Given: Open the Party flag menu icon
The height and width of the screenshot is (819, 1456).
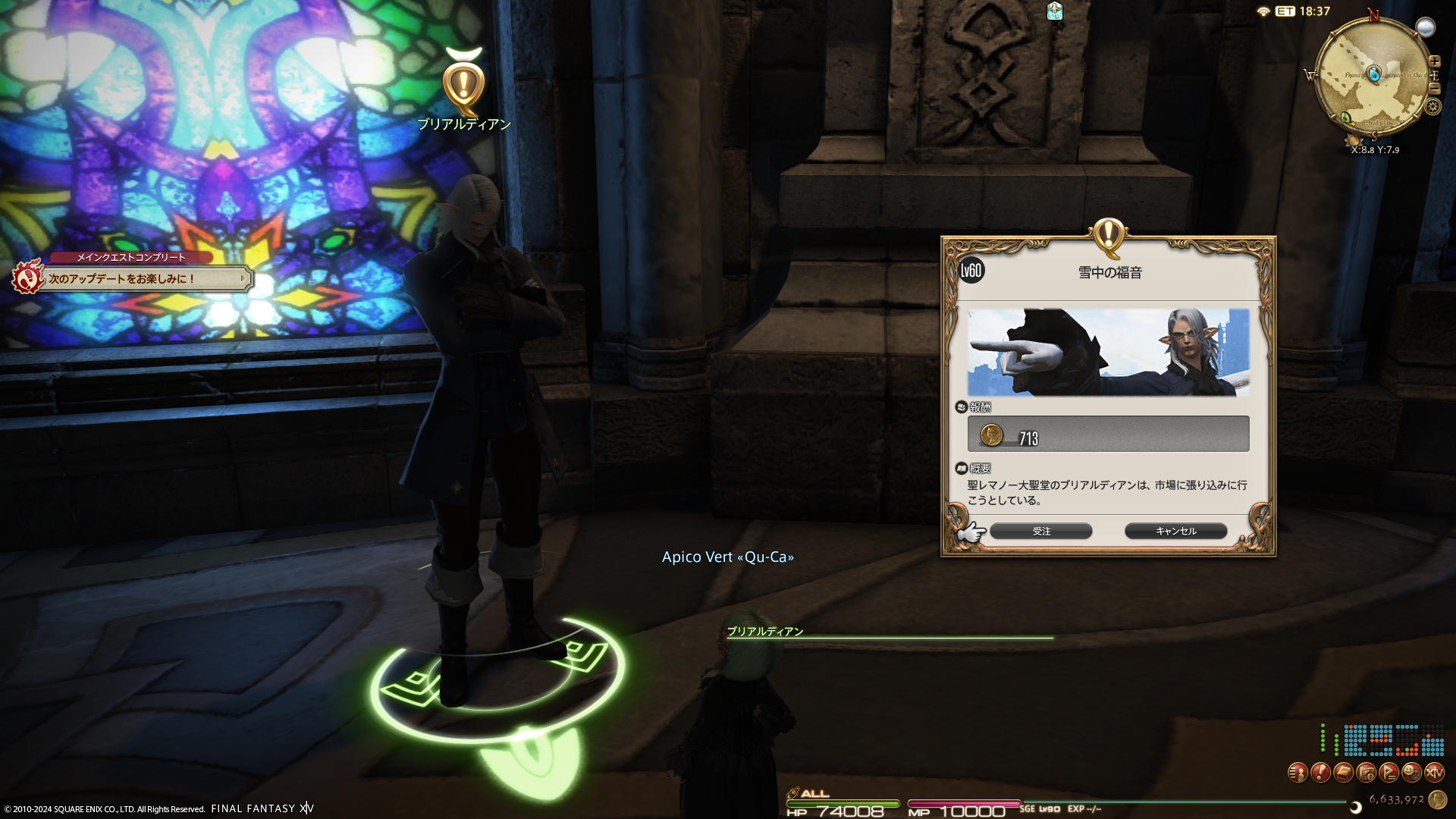Looking at the screenshot, I should [x=1389, y=773].
